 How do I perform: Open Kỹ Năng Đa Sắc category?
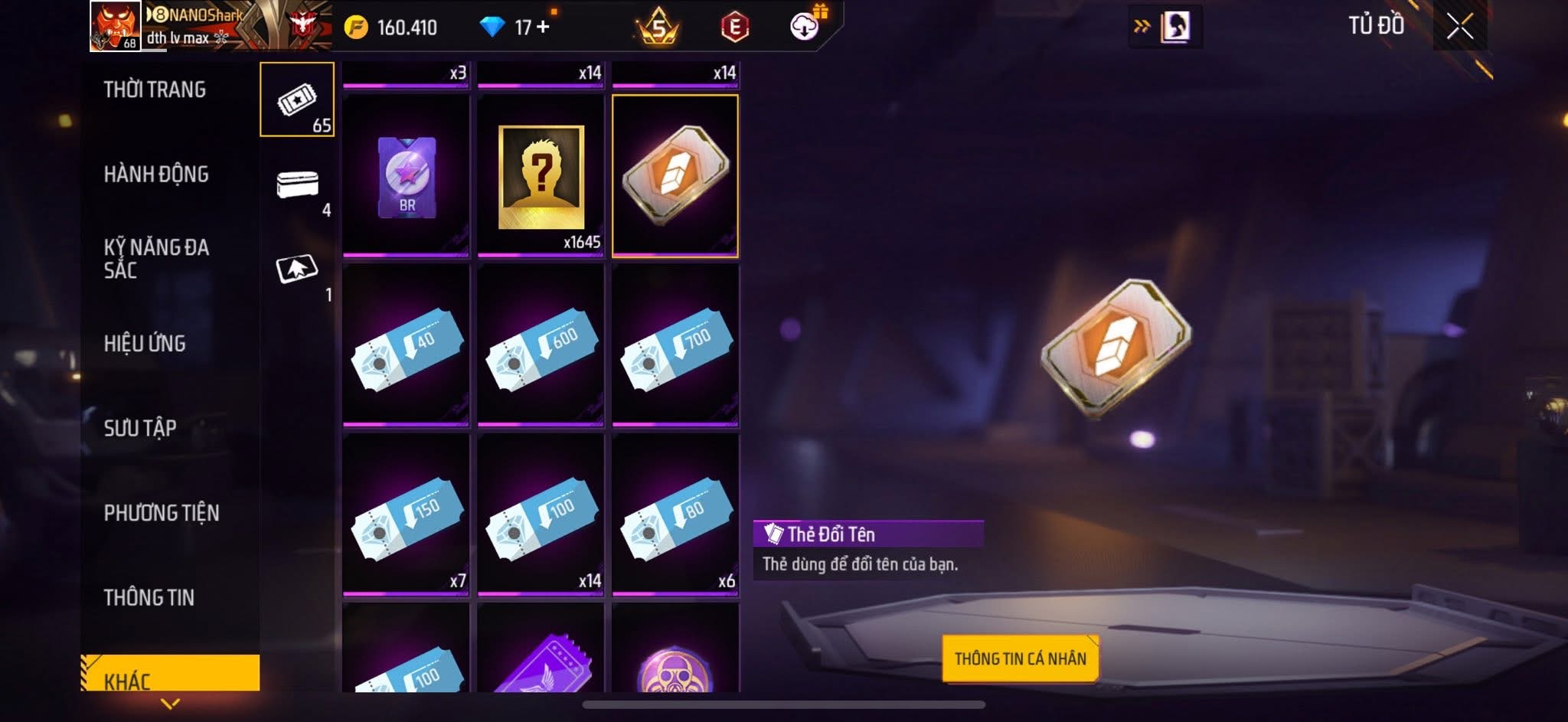[156, 258]
